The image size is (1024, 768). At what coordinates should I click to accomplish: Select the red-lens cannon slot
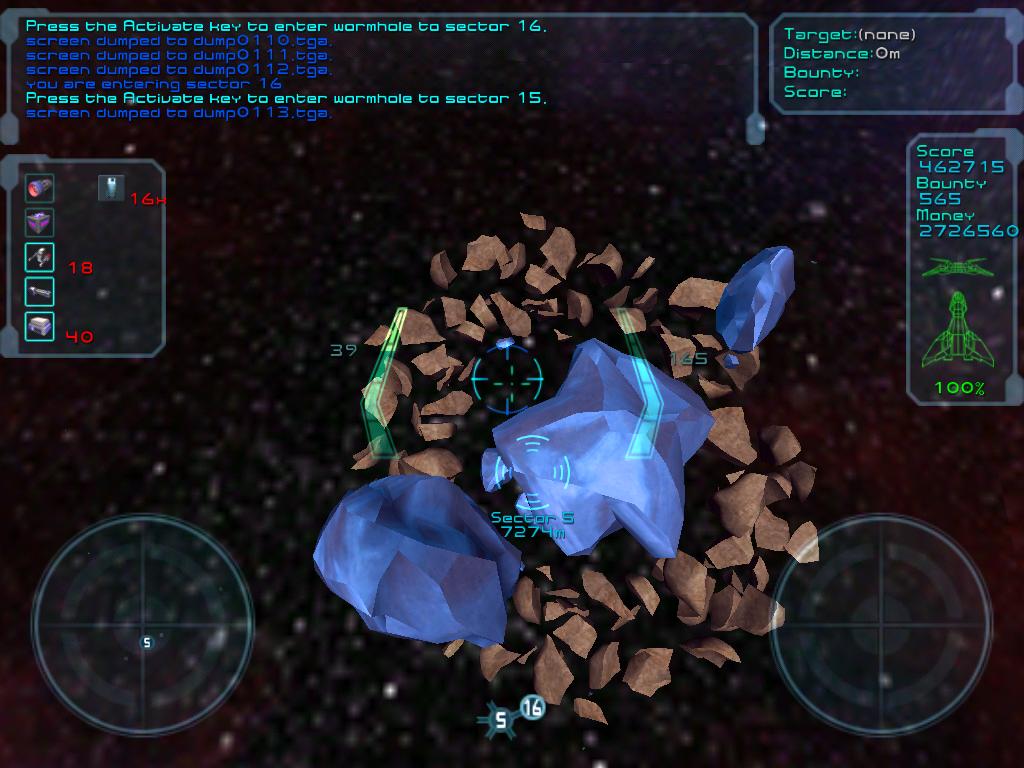coord(40,188)
